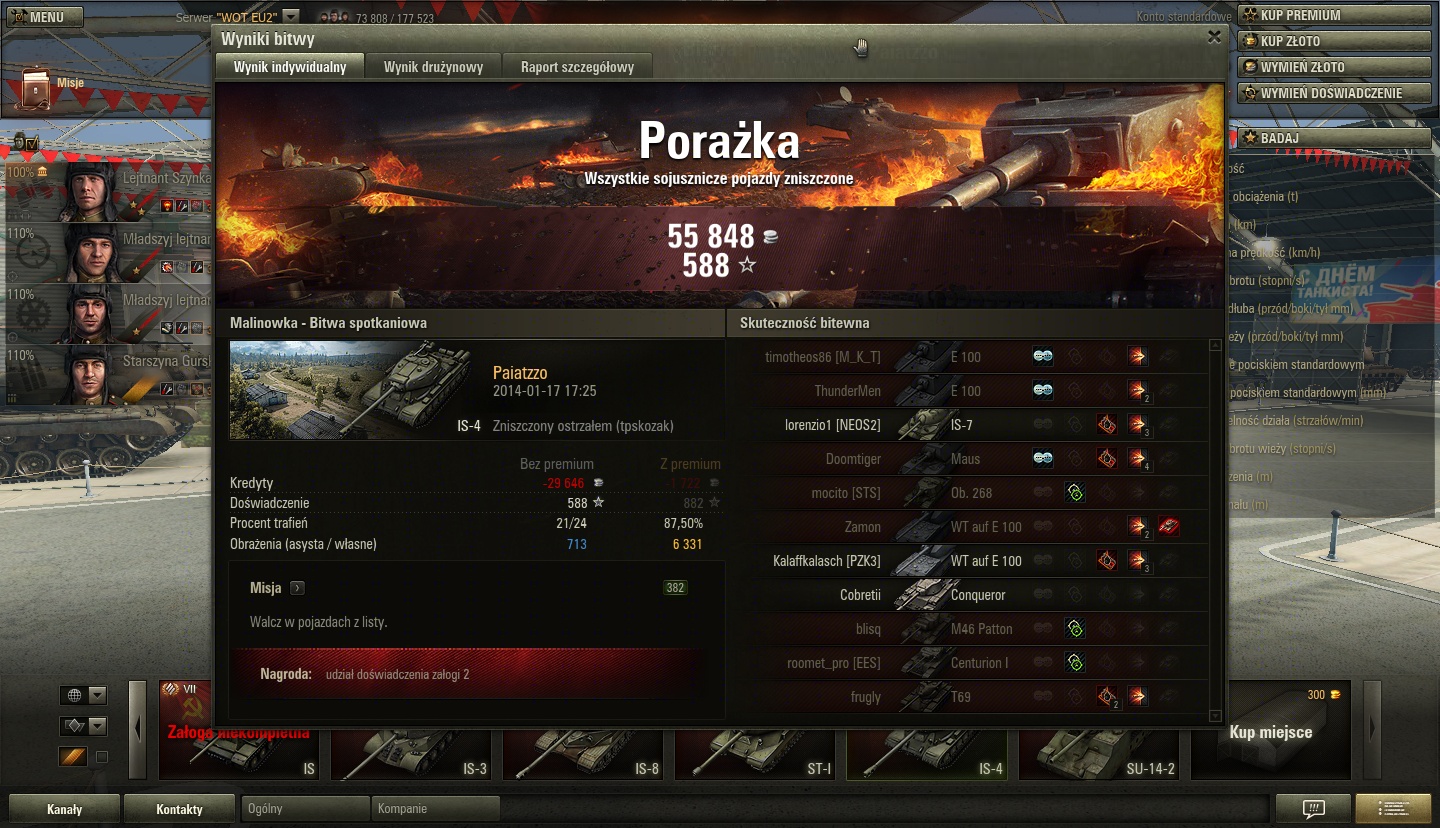
Task: Buy a garage slot with Kup miejsce
Action: [1270, 731]
